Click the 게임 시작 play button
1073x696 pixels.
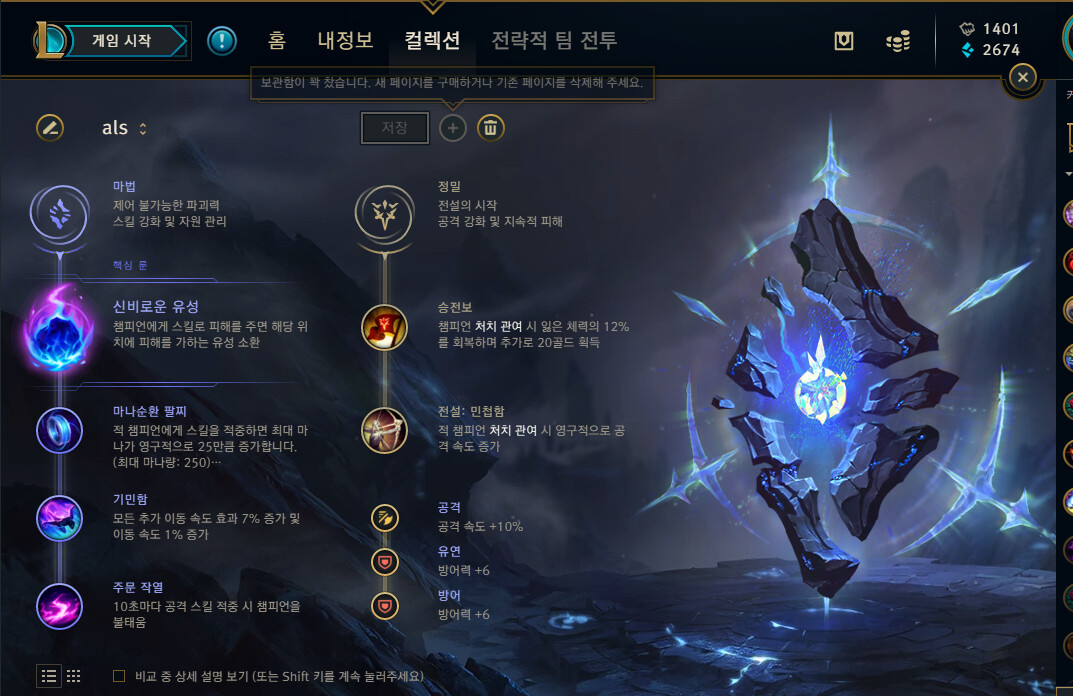121,41
